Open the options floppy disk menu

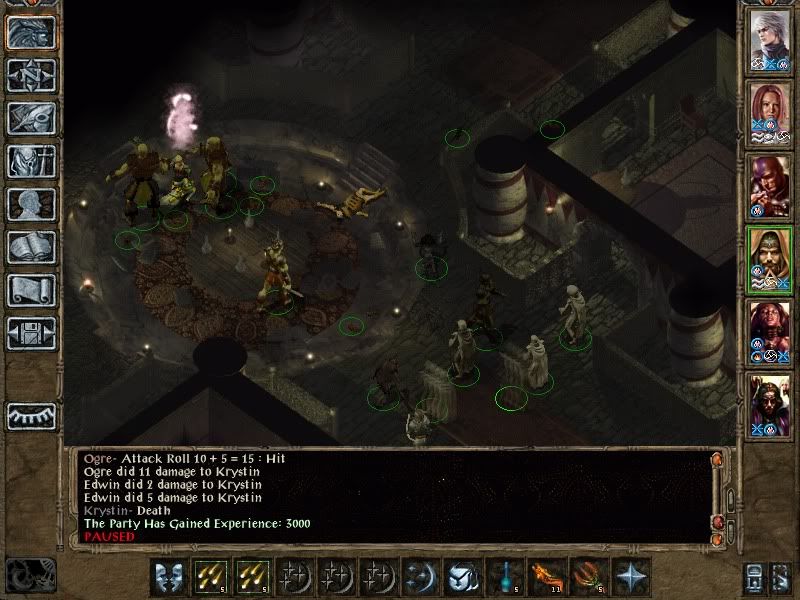click(x=31, y=333)
